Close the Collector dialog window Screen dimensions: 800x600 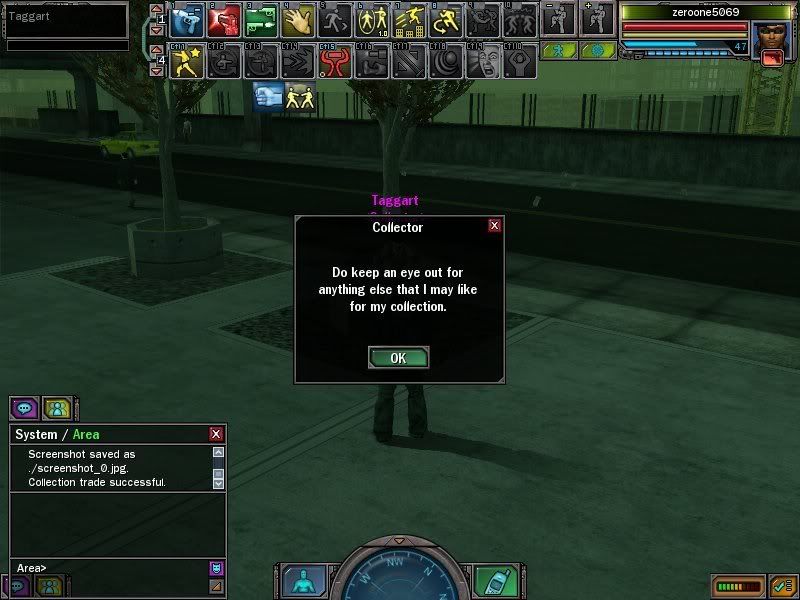[x=494, y=226]
